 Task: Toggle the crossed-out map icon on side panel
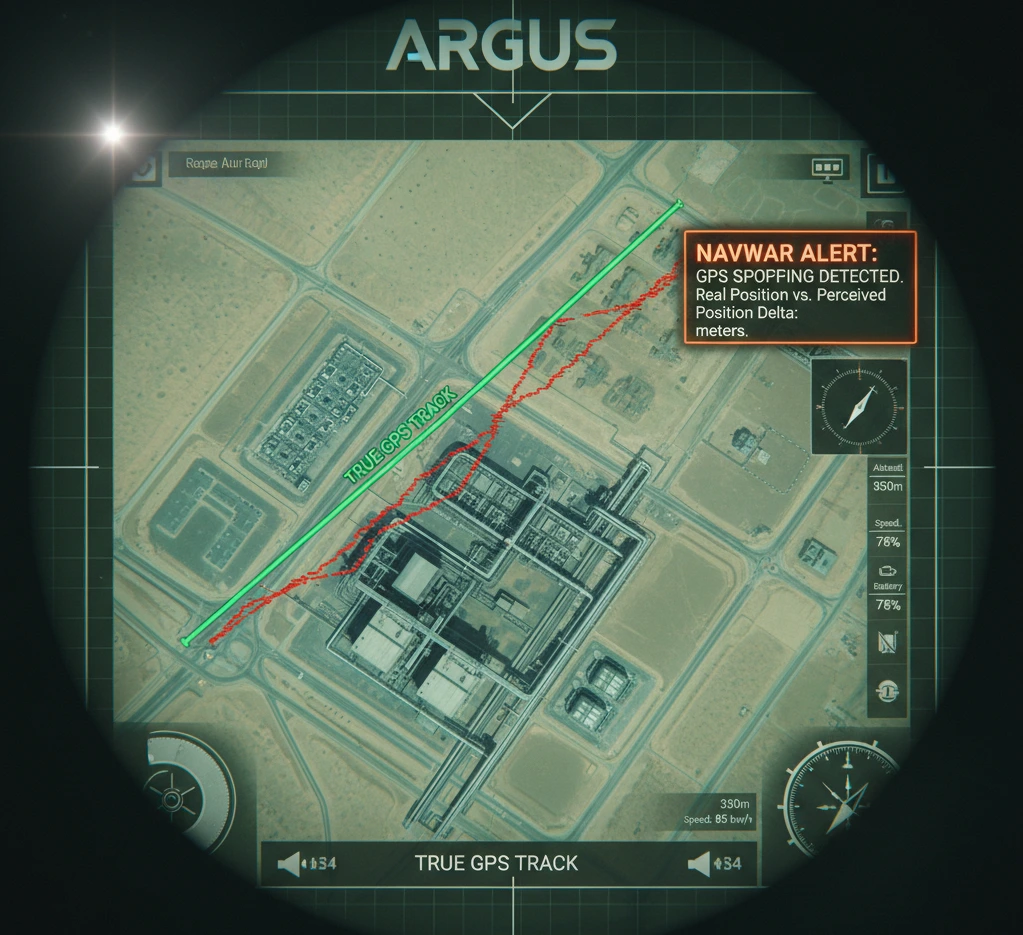[888, 643]
